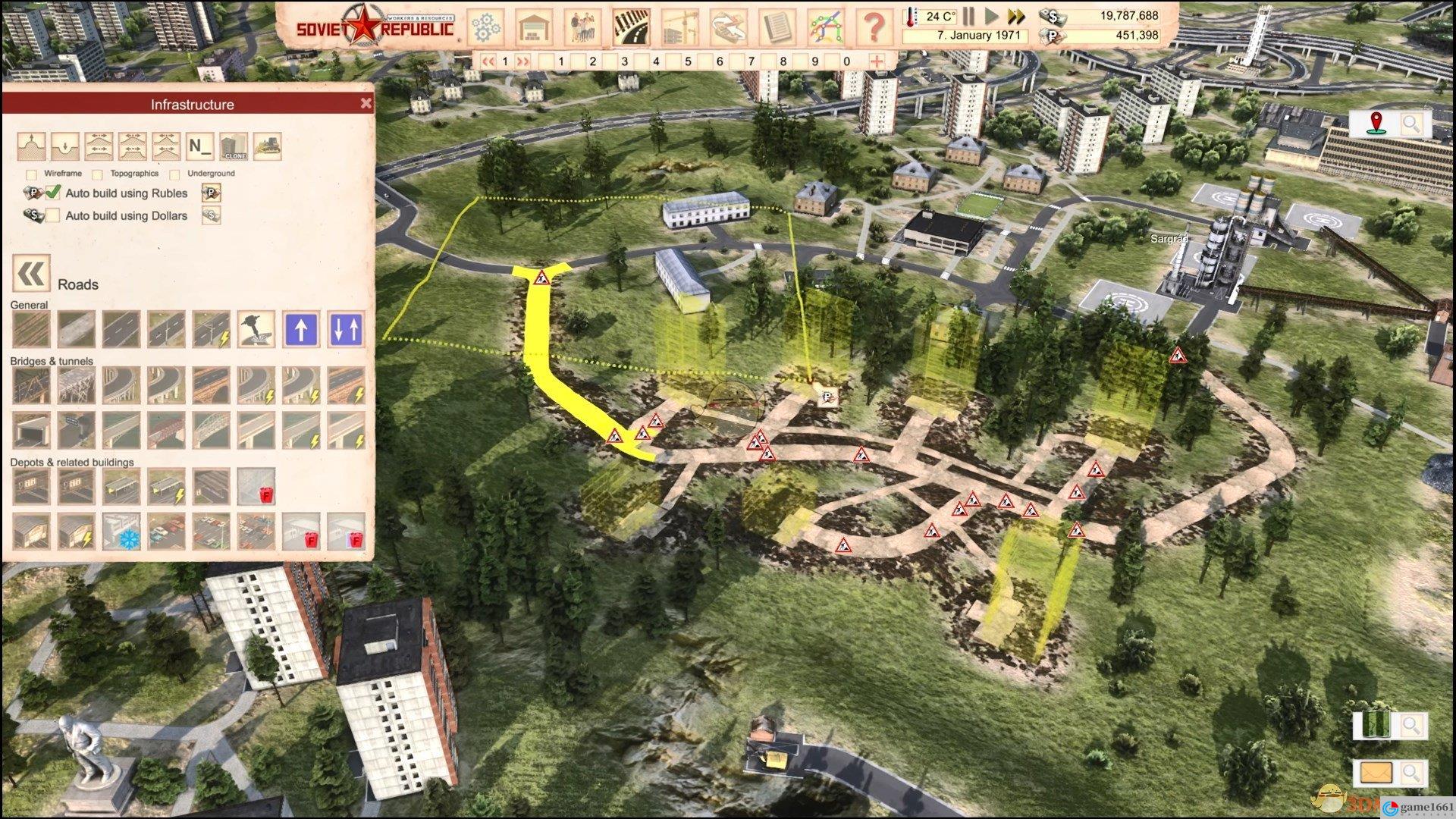Tick the Underground view checkbox

pyautogui.click(x=175, y=174)
